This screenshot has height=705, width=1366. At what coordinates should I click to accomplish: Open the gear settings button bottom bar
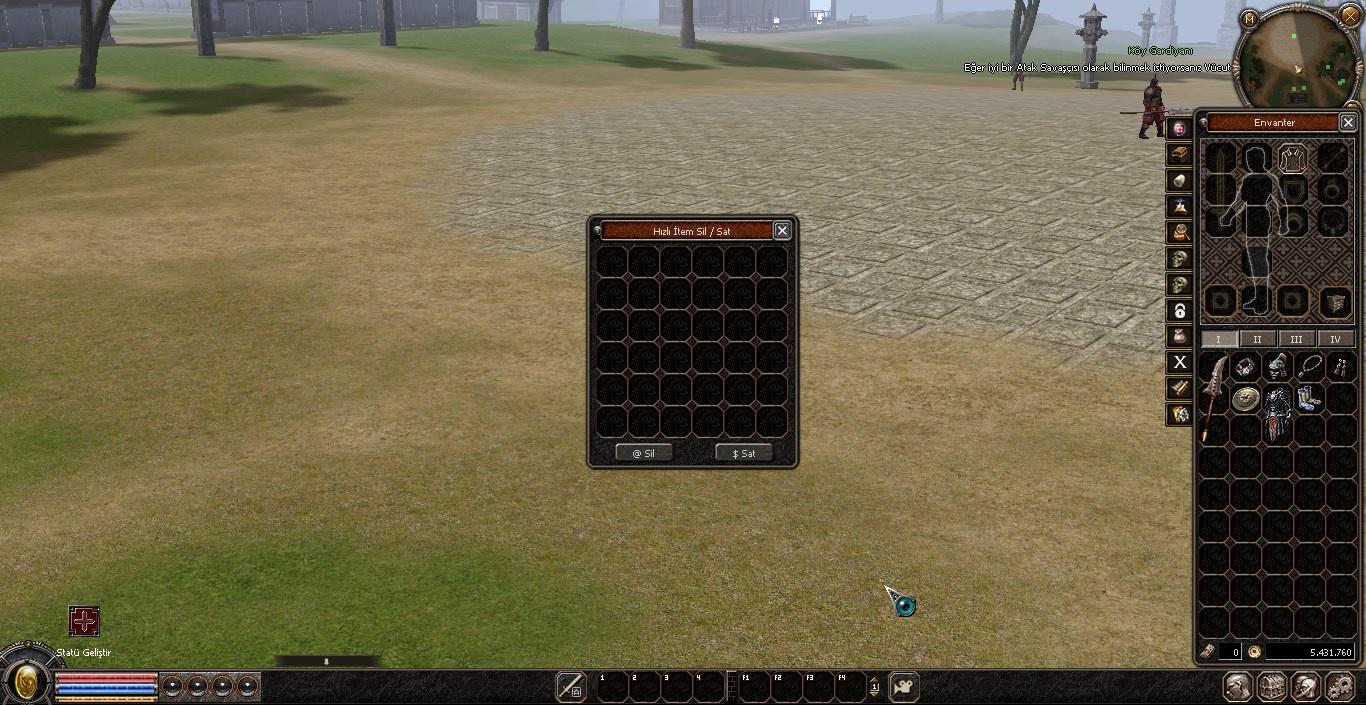click(1339, 687)
